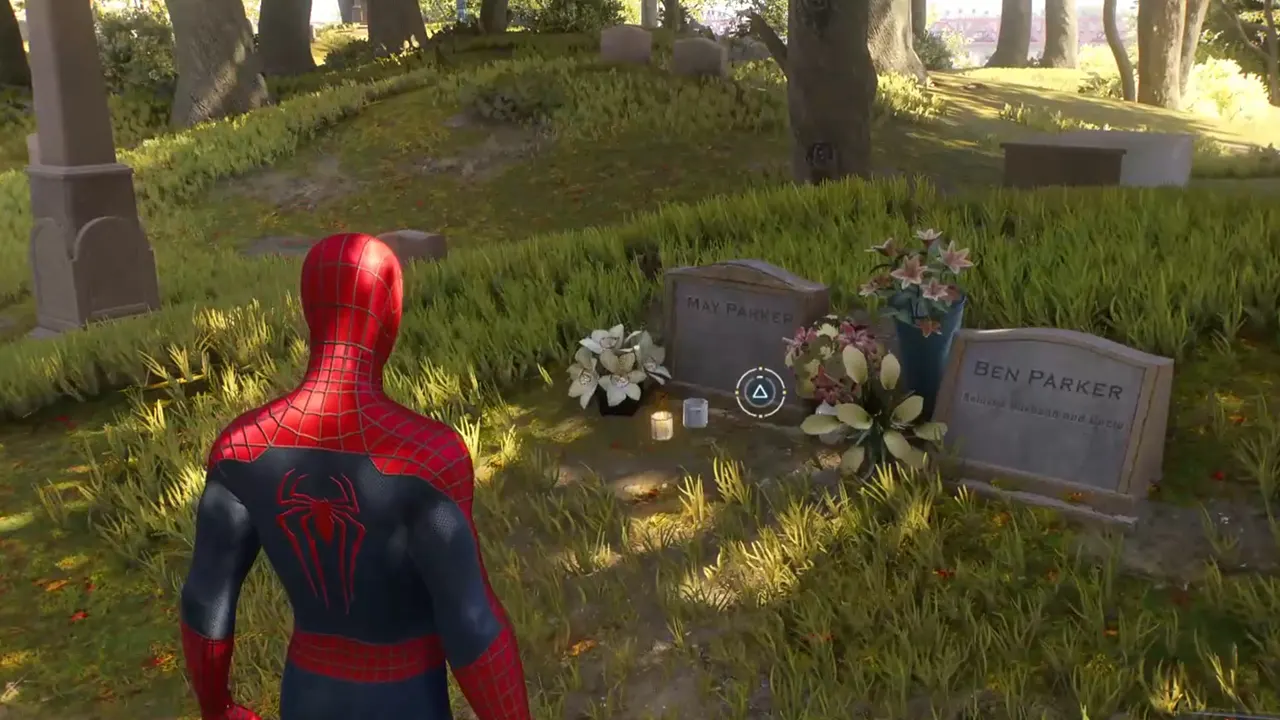Click the bottom diamond marker on the prompt ring
Viewport: 1280px width, 720px height.
760,416
